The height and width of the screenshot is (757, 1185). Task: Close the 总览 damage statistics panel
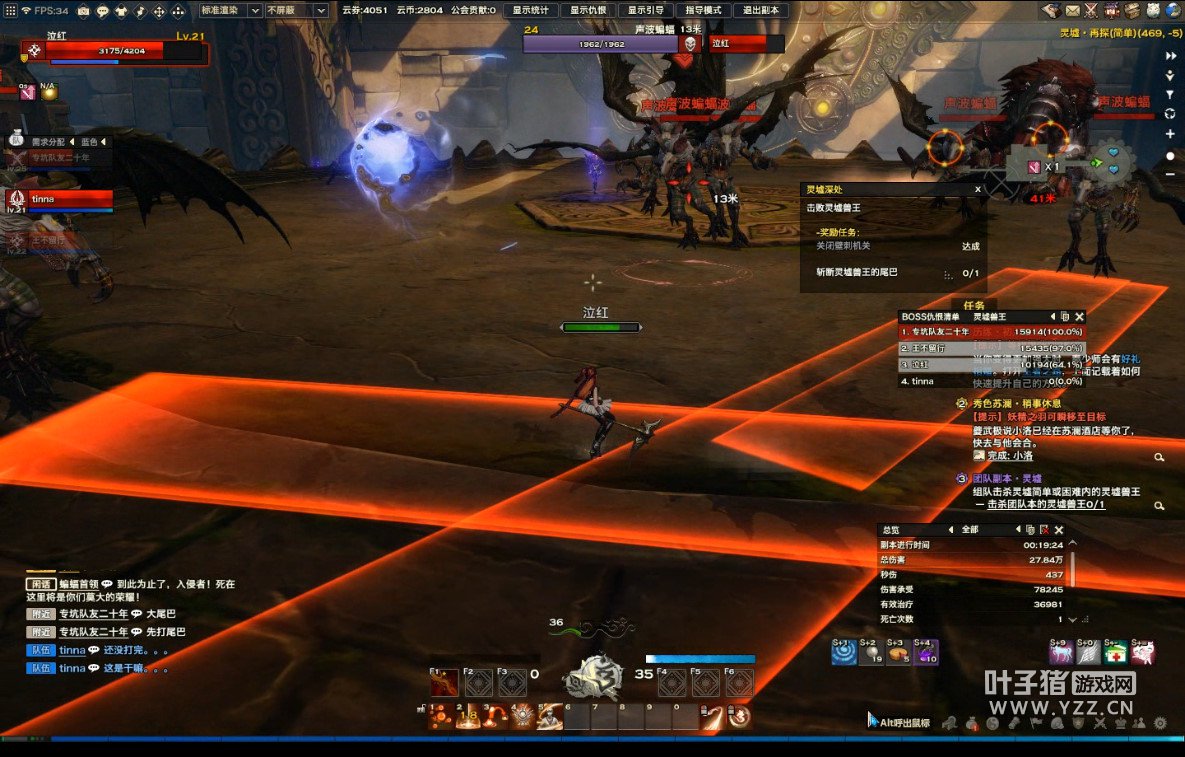(x=1059, y=530)
